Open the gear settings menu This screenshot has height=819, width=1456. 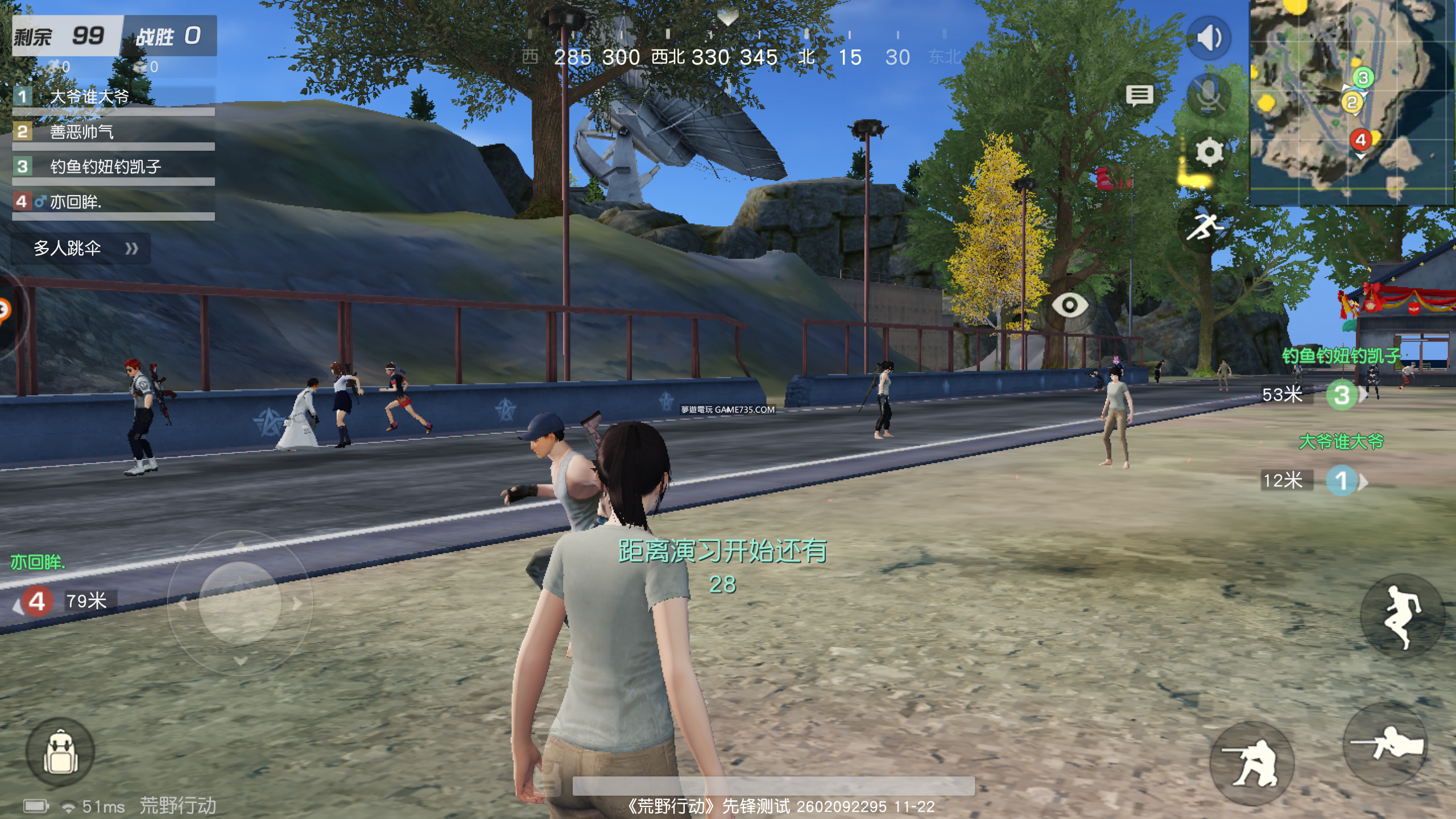(1209, 152)
